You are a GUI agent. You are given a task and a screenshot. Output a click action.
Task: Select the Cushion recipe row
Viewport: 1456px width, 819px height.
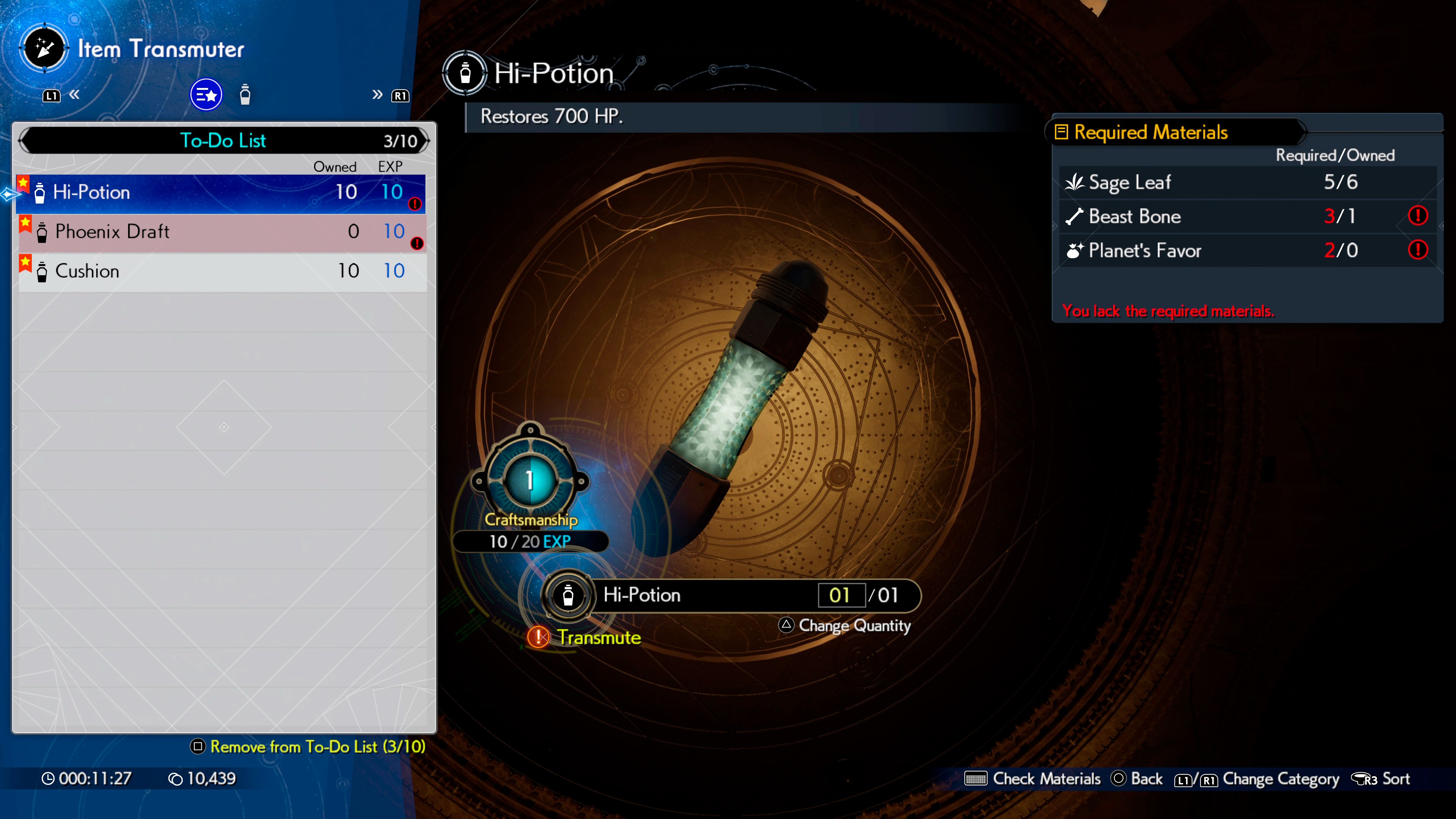(x=220, y=272)
